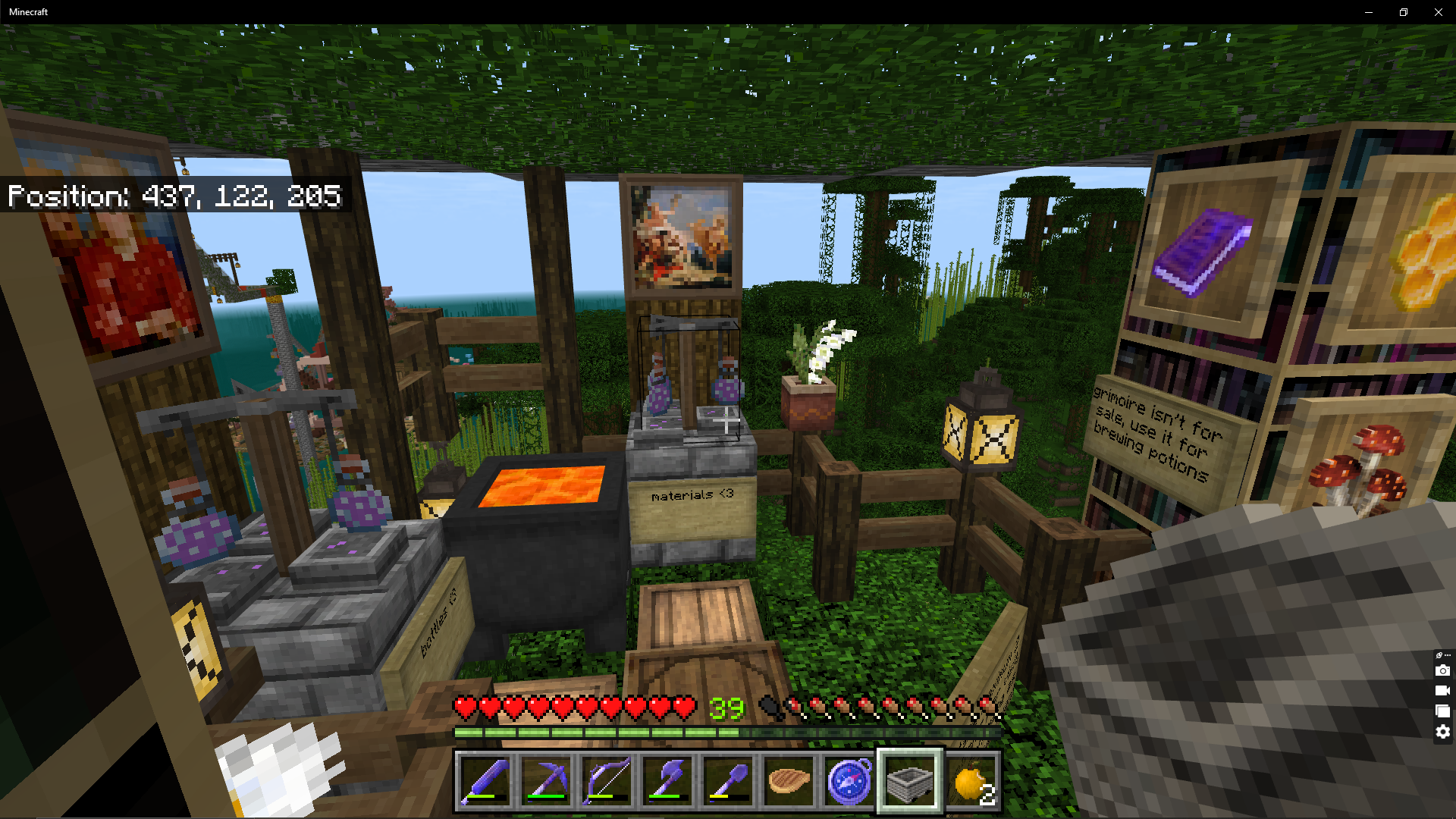Select the cooked steak in the hotbar
The image size is (1456, 819).
789,782
